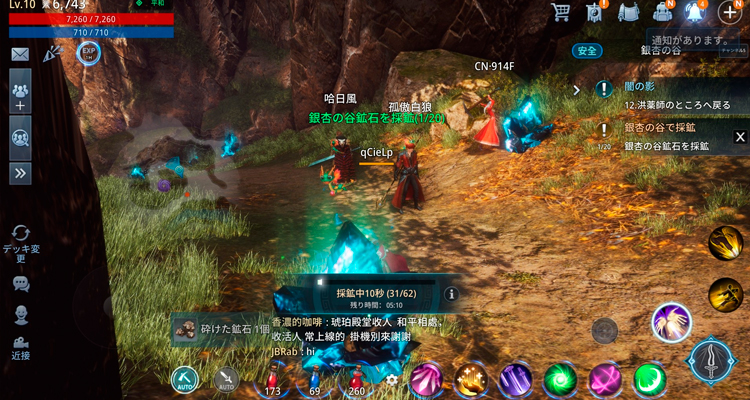Screen dimensions: 750x400
Task: Activate the EXP boost icon
Action: (88, 52)
